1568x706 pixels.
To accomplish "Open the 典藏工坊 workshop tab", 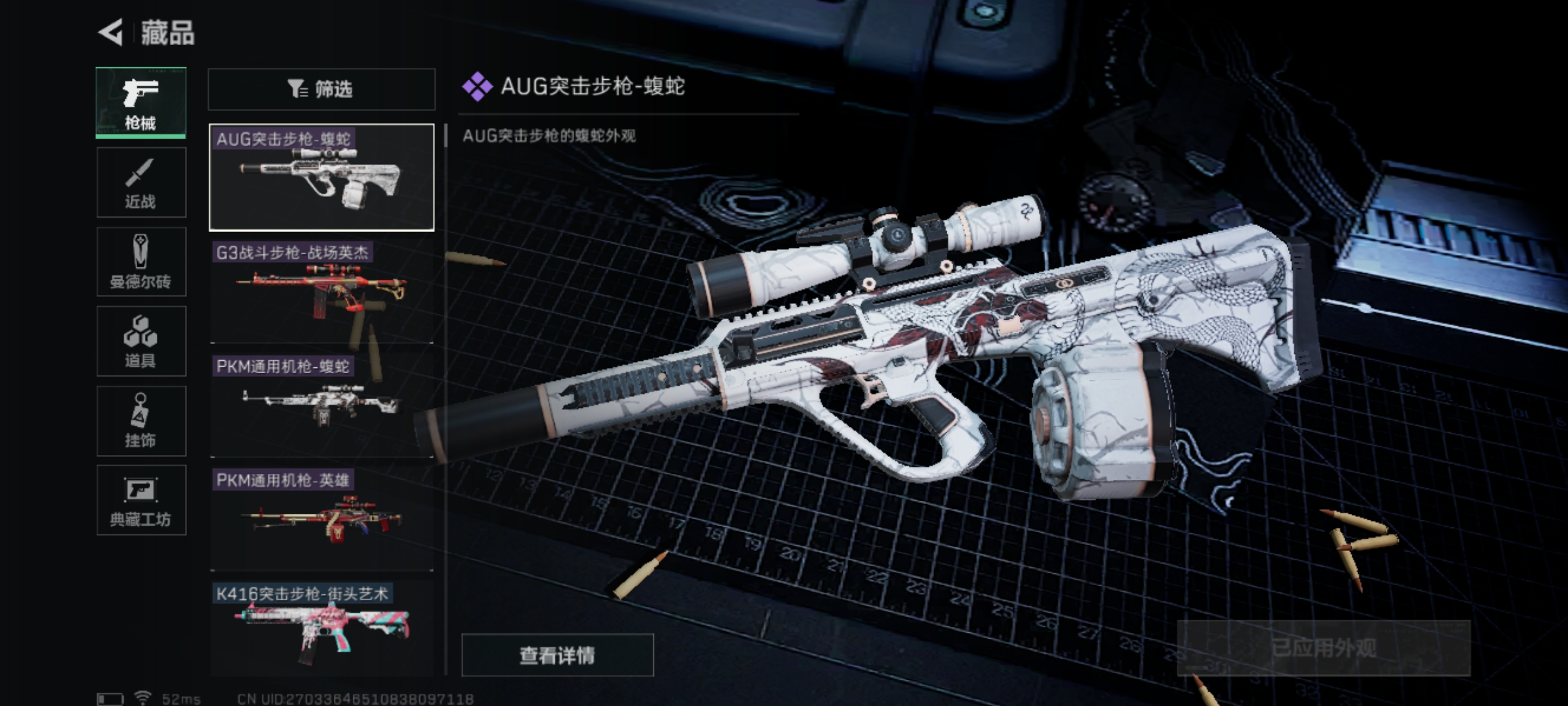I will [x=140, y=501].
